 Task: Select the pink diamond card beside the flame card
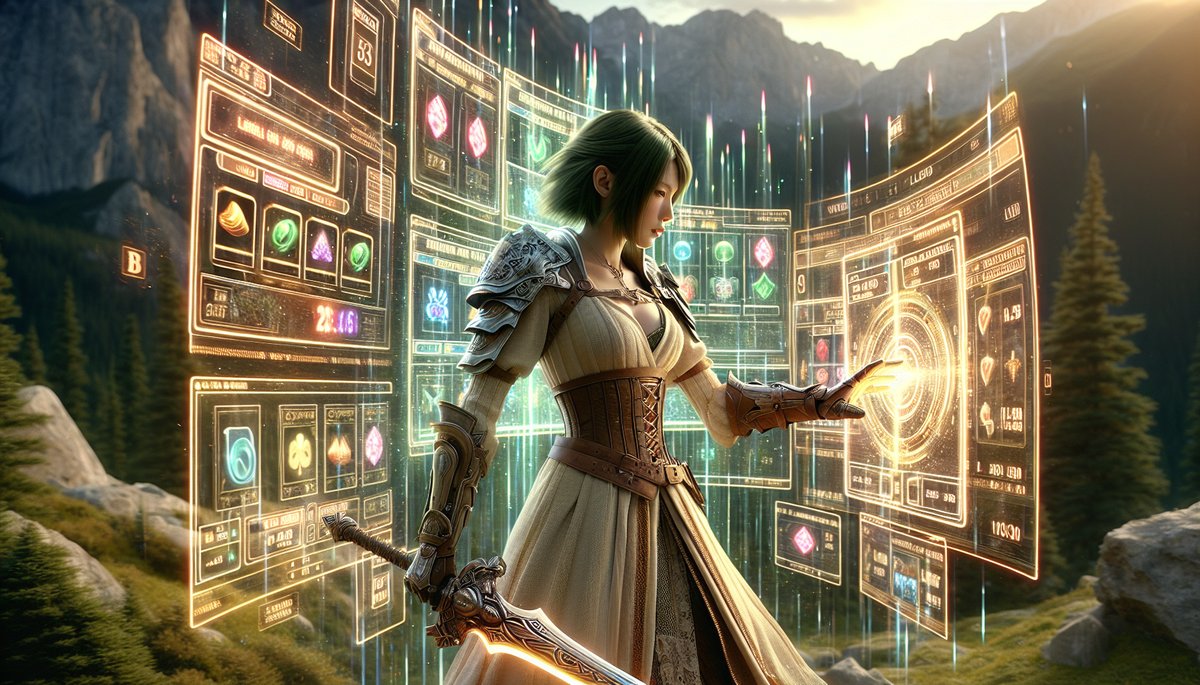374,446
